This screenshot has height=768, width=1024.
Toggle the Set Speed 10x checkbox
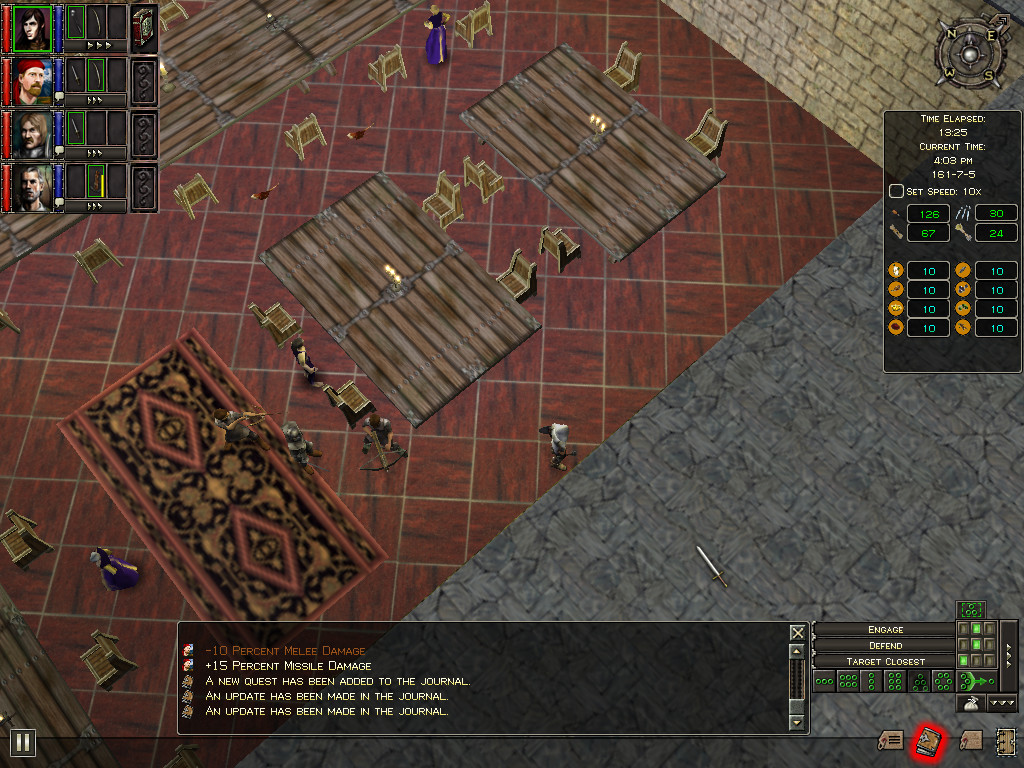pos(896,191)
